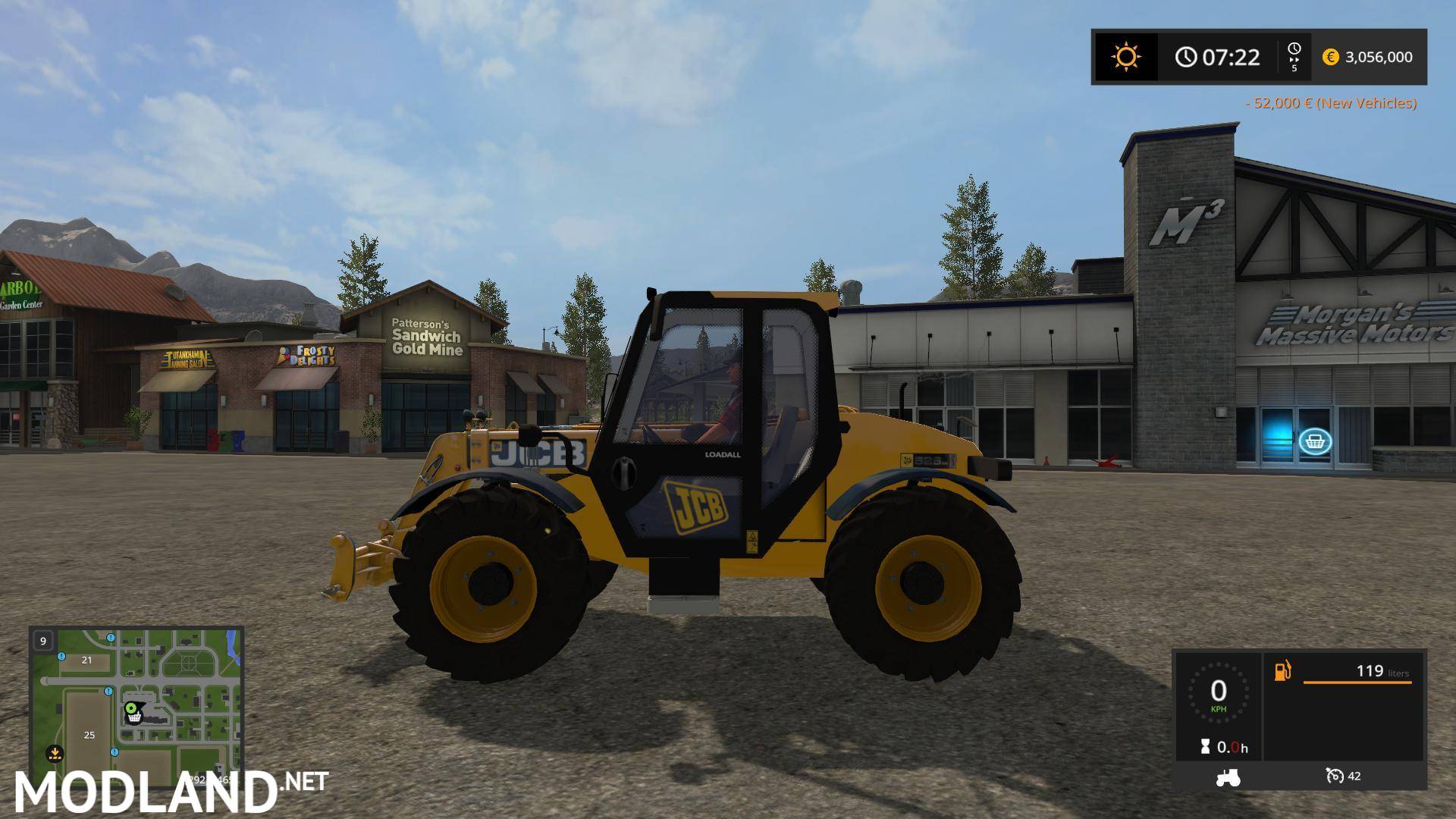Click the orange sell point marker on the minimap
Image resolution: width=1456 pixels, height=819 pixels.
point(55,753)
